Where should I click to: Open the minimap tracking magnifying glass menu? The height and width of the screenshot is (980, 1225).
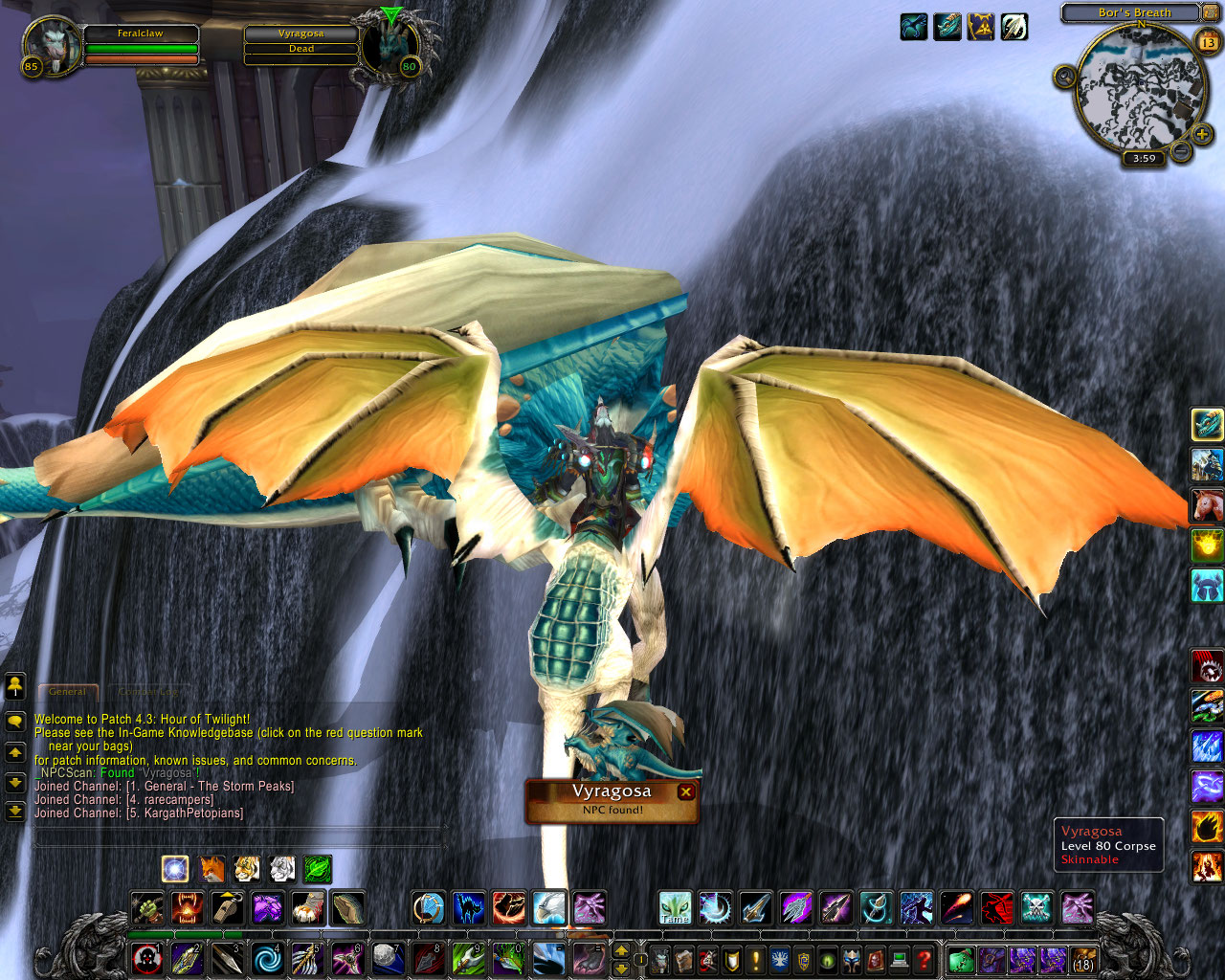click(1063, 77)
